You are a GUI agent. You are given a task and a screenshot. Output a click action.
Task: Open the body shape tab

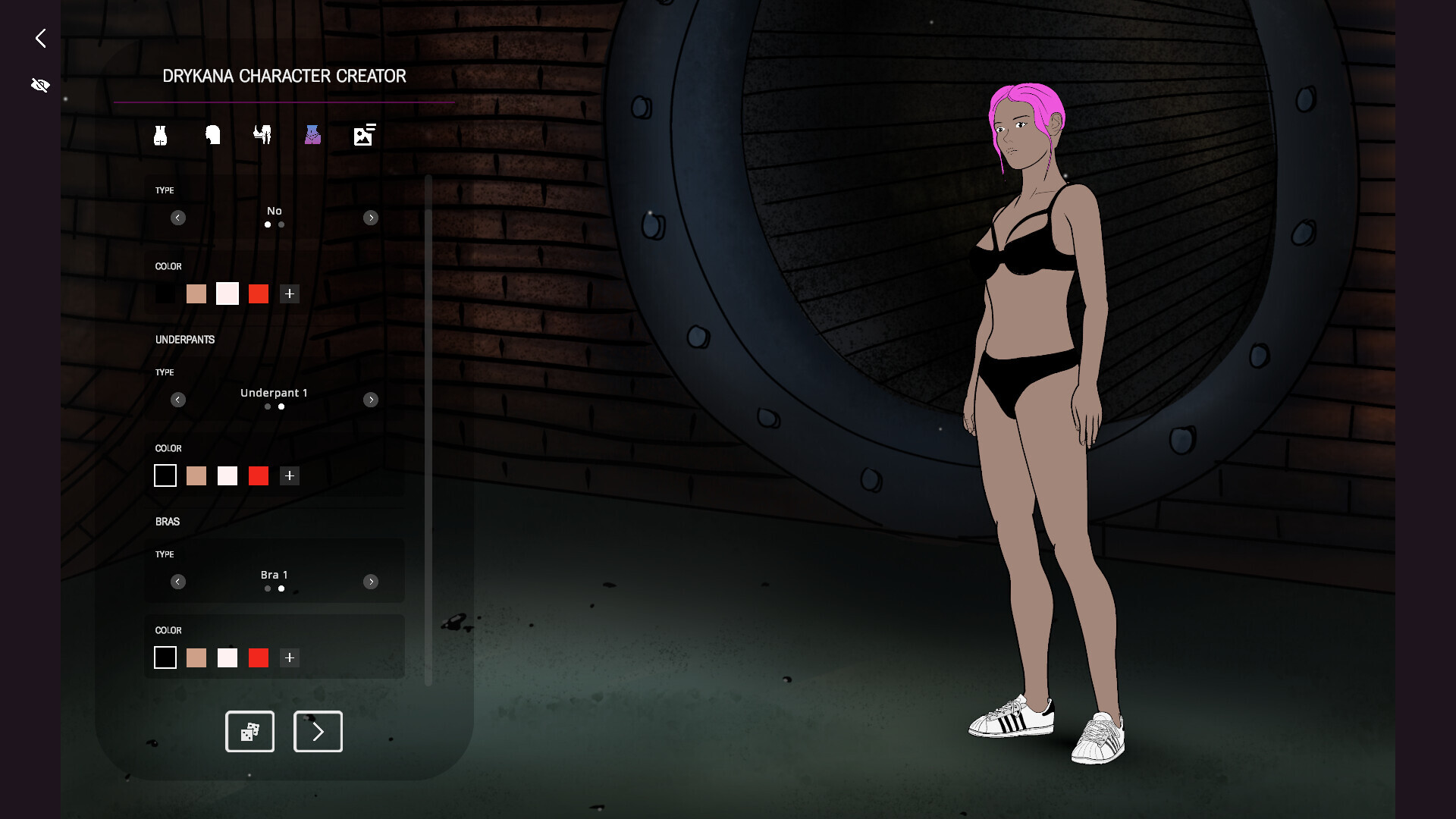coord(160,136)
